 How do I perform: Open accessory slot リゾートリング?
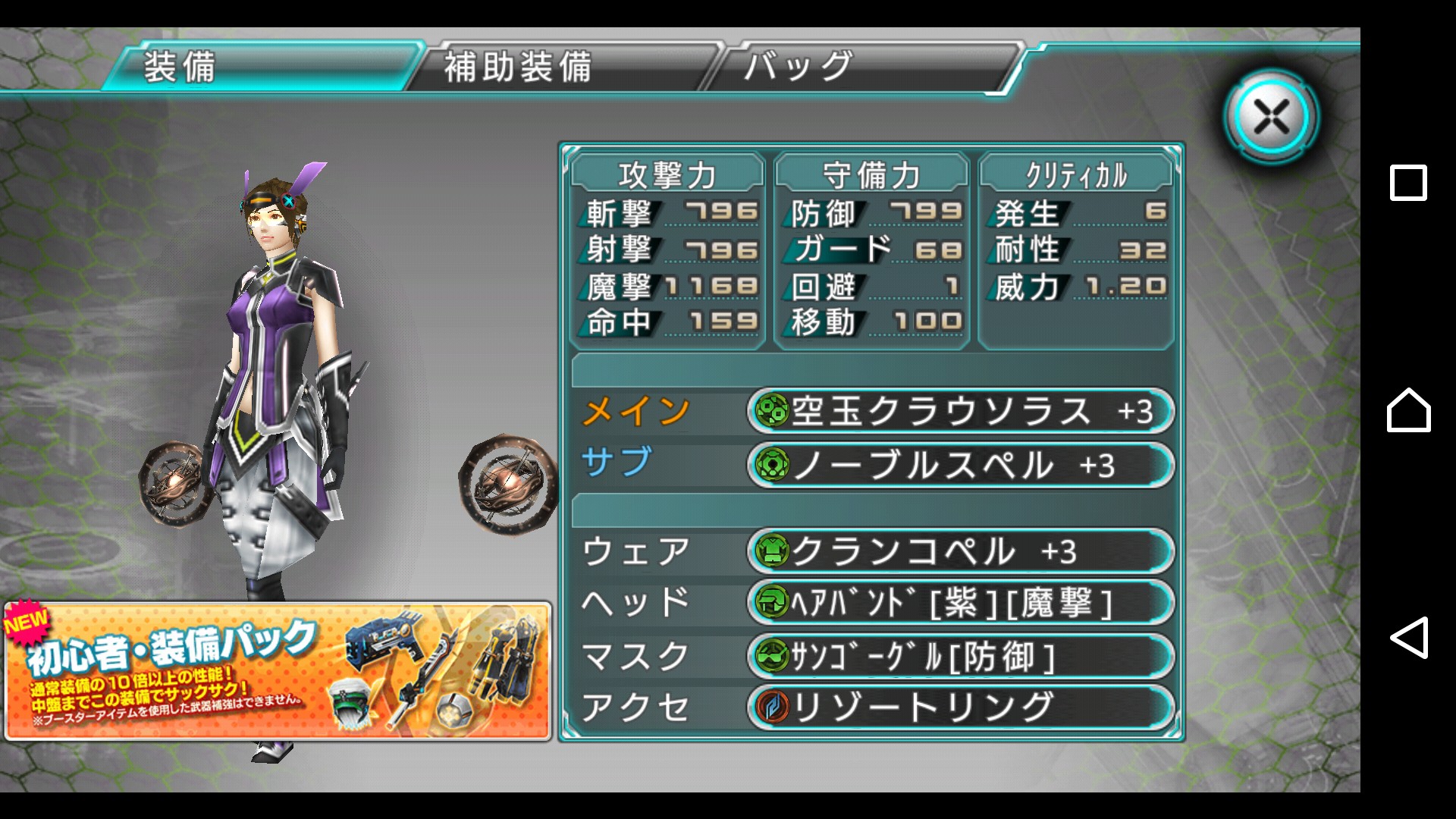(x=959, y=707)
